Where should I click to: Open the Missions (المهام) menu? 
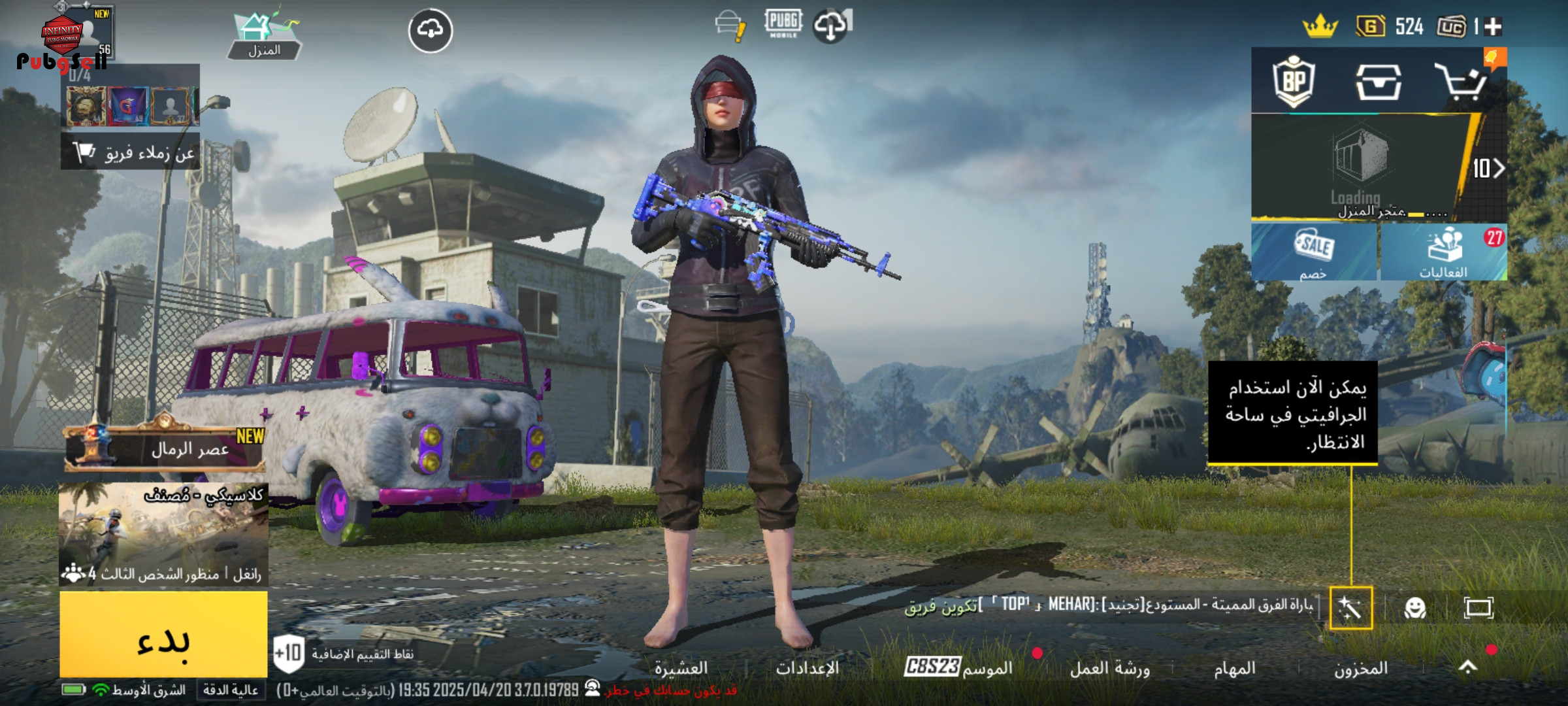click(1234, 668)
